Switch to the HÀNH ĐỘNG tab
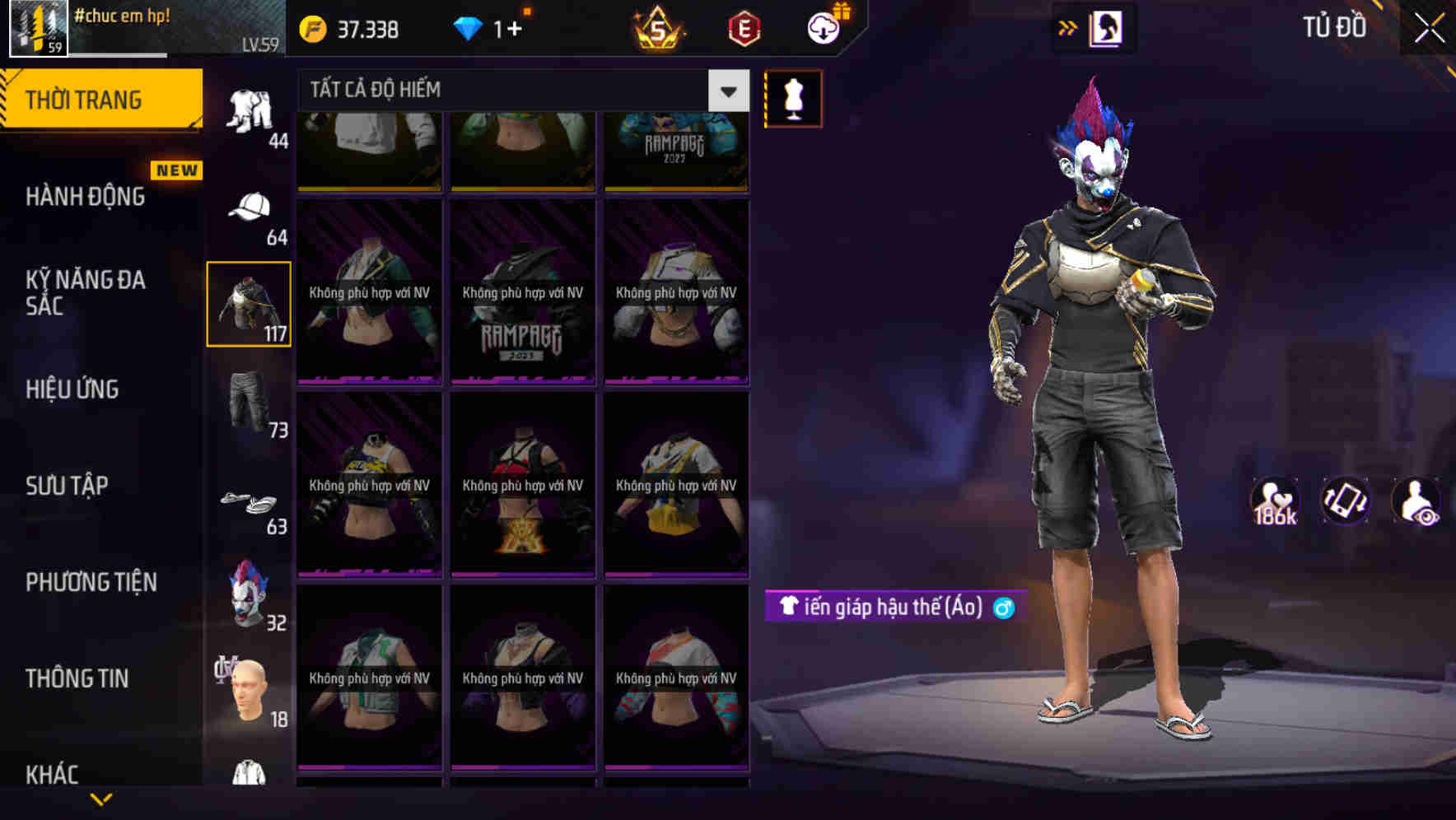 [x=82, y=196]
